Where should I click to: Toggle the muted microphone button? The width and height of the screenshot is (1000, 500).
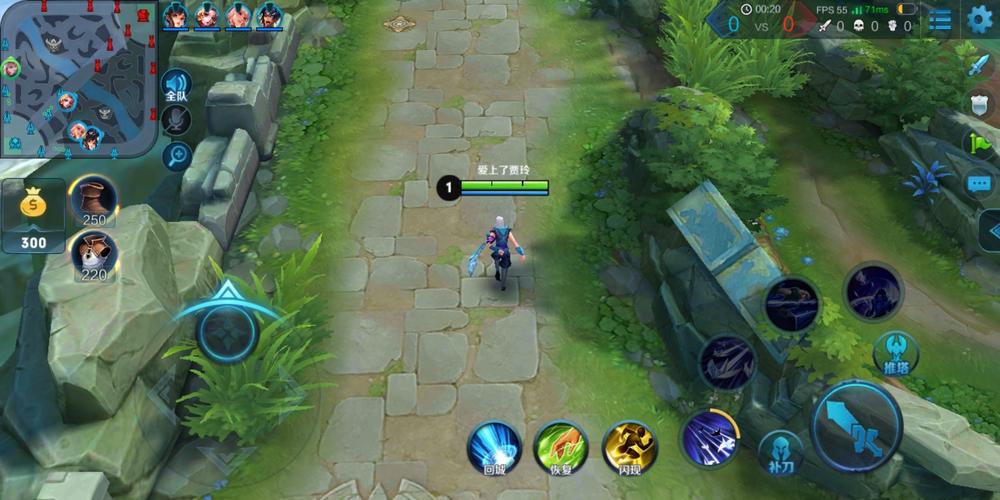178,120
